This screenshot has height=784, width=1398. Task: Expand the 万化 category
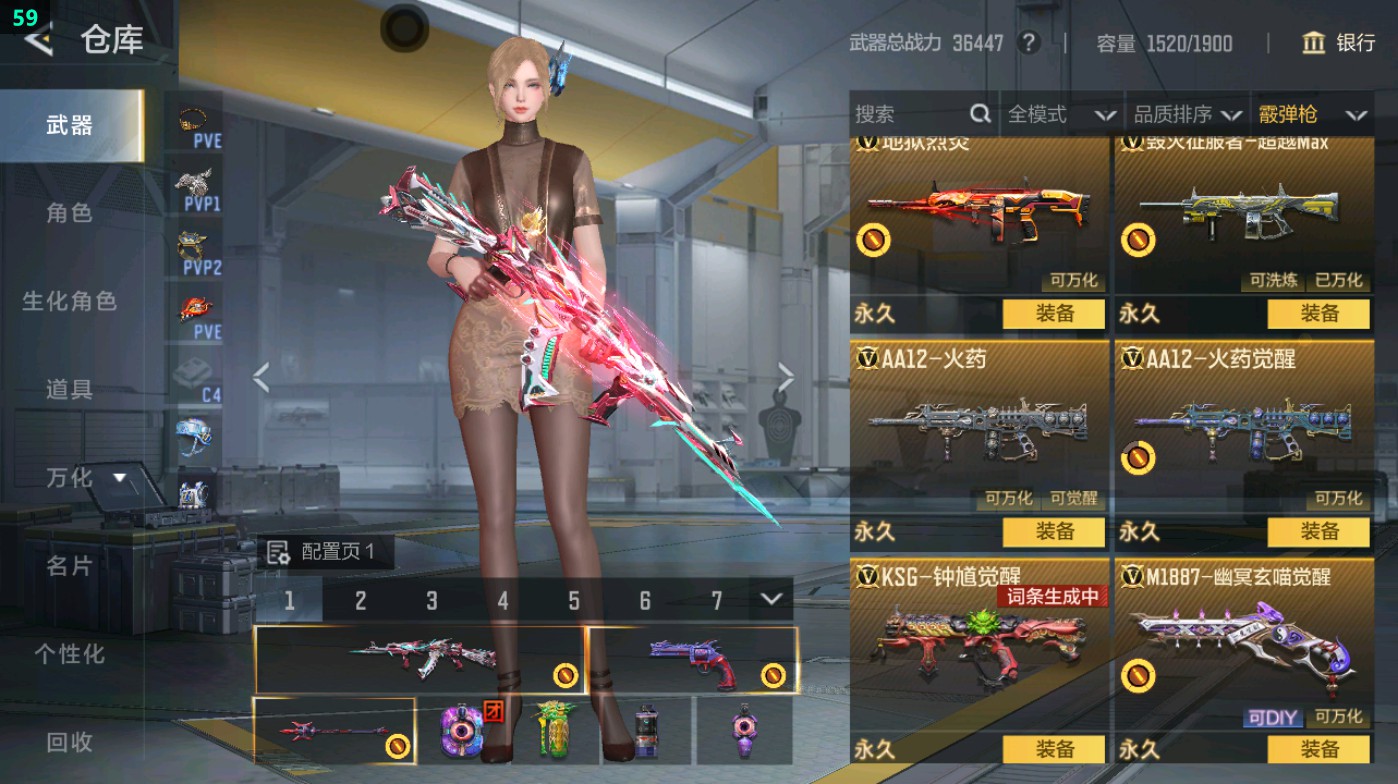point(85,478)
